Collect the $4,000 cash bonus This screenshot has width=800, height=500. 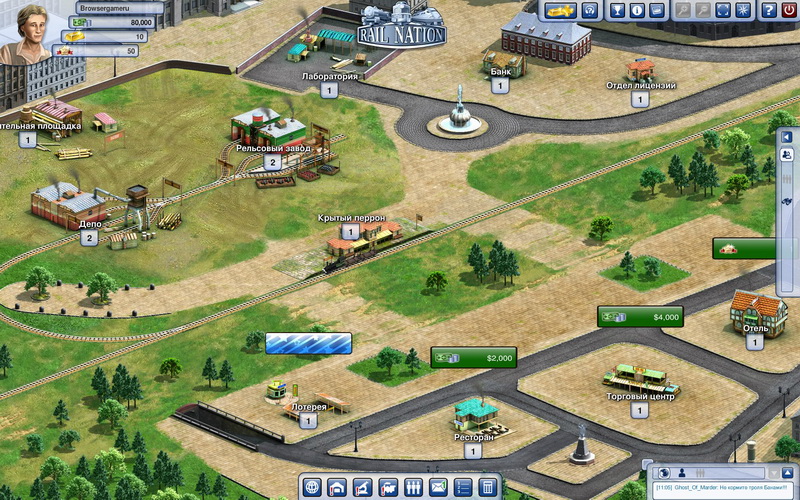(640, 317)
